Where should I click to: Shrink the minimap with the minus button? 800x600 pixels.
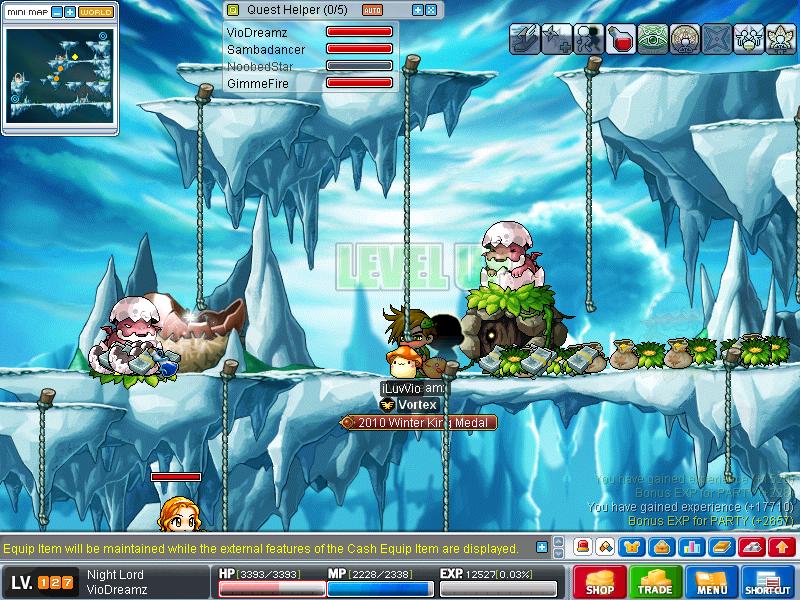coord(57,13)
